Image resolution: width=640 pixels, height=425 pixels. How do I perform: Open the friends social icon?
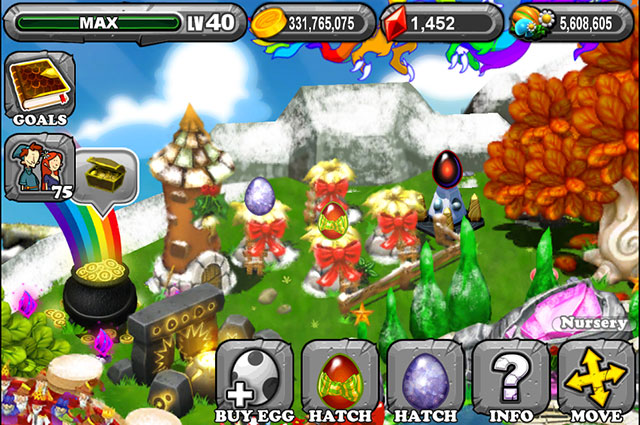click(x=36, y=165)
